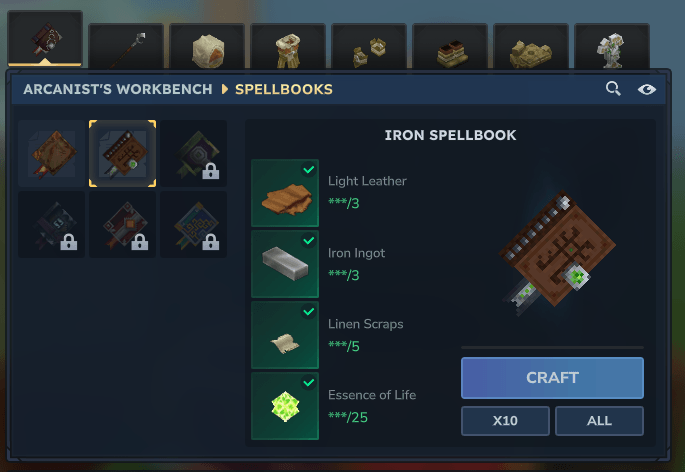Choose the locked green-and-purple spellbook recipe
The height and width of the screenshot is (472, 685).
point(193,154)
